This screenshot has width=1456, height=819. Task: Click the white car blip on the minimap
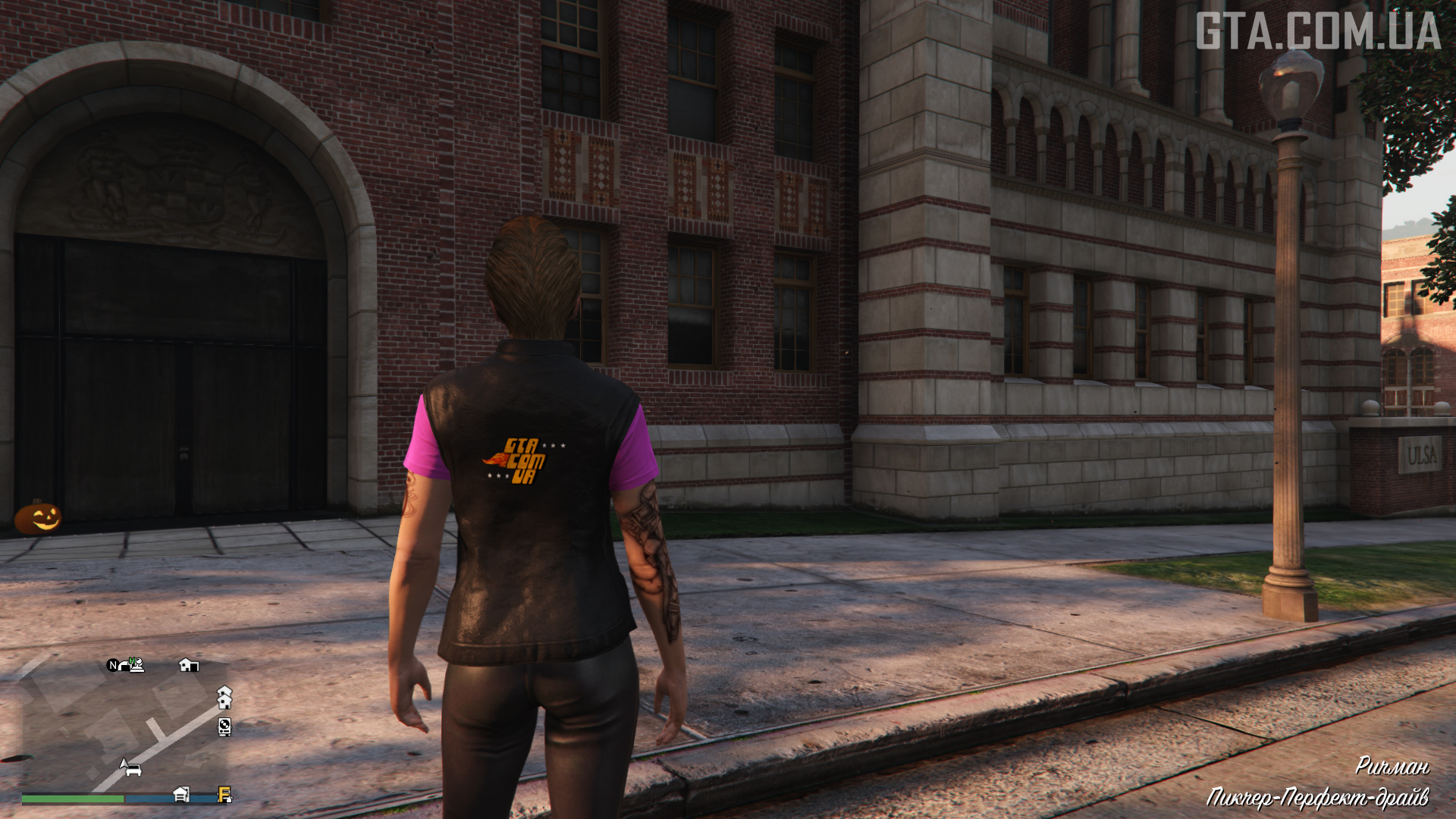(134, 771)
